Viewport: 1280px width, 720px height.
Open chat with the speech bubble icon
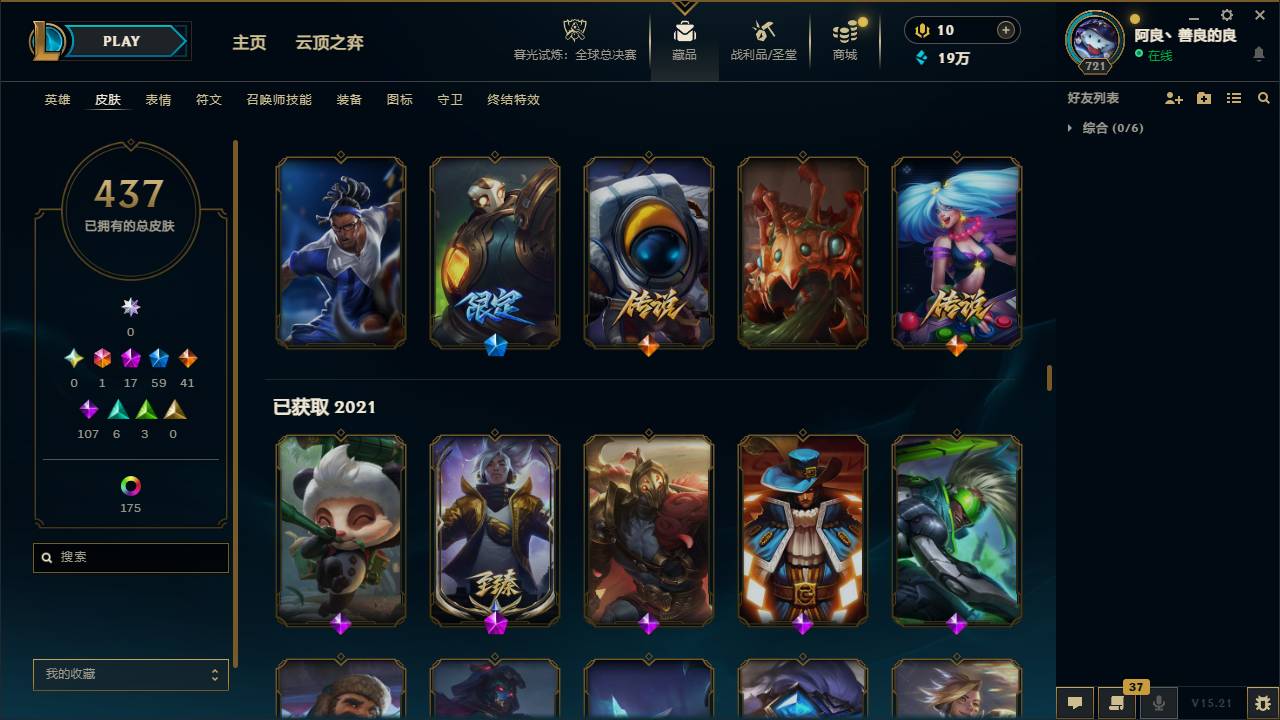click(x=1075, y=703)
